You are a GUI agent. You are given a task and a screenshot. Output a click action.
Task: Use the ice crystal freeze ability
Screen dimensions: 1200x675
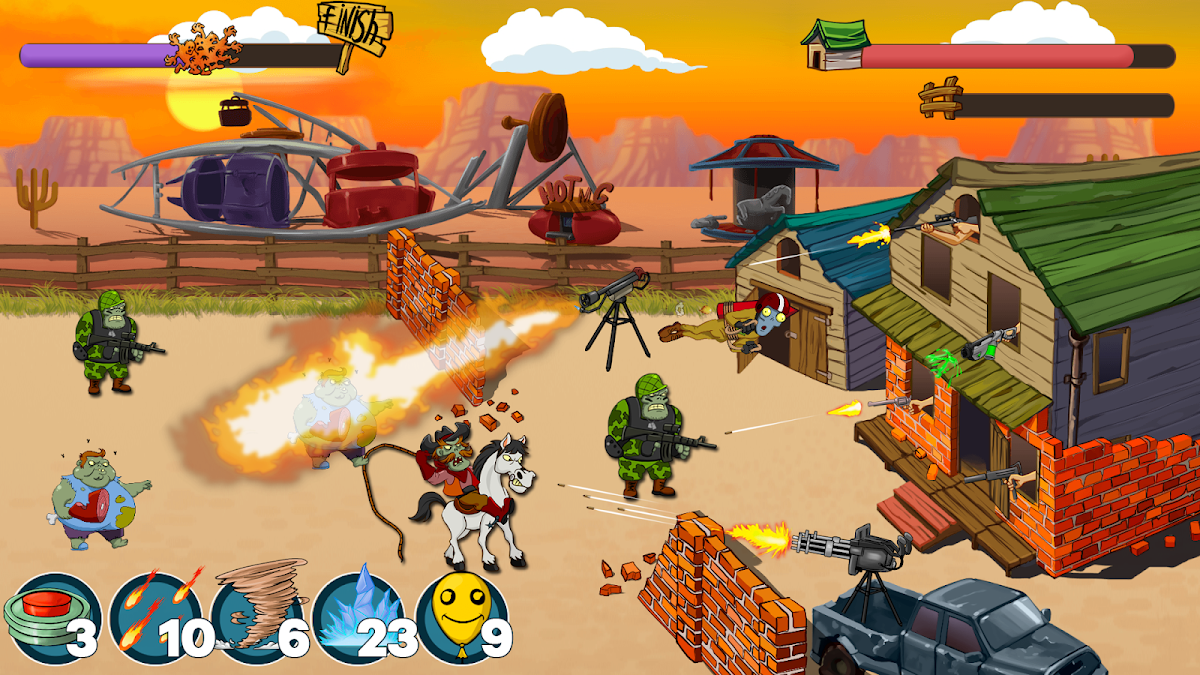point(358,617)
